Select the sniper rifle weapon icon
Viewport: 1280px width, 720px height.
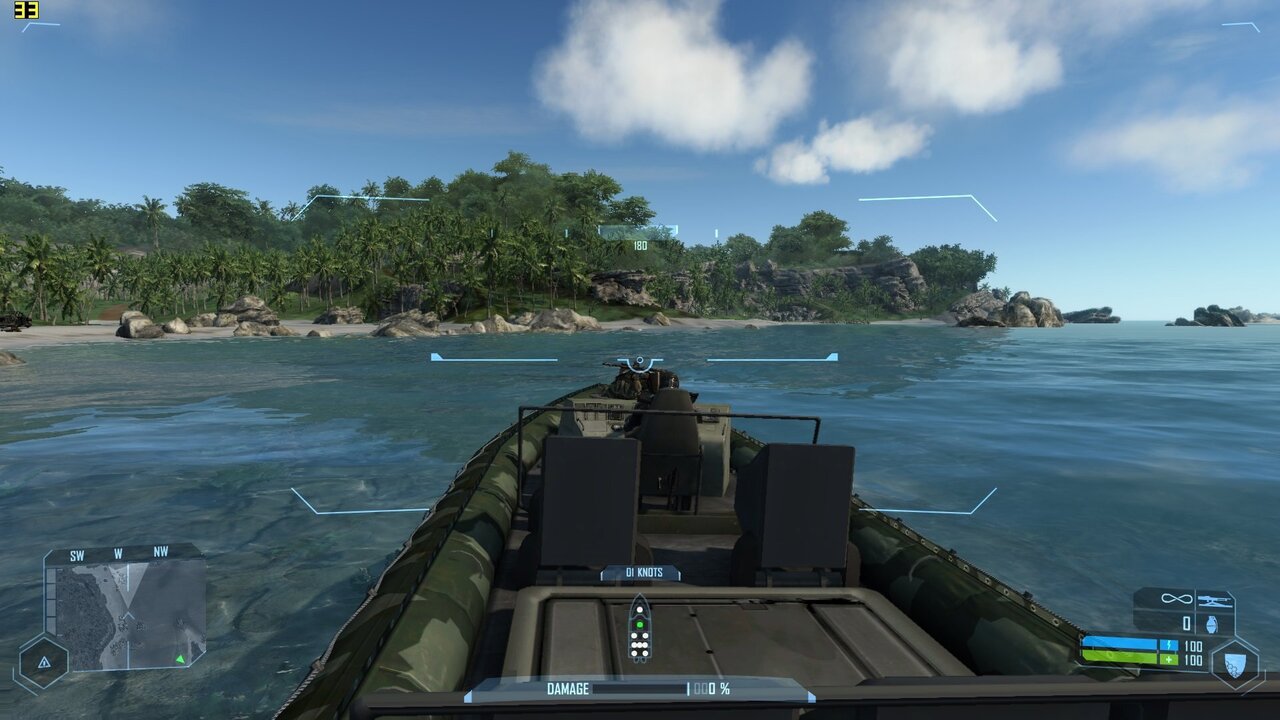coord(1215,601)
